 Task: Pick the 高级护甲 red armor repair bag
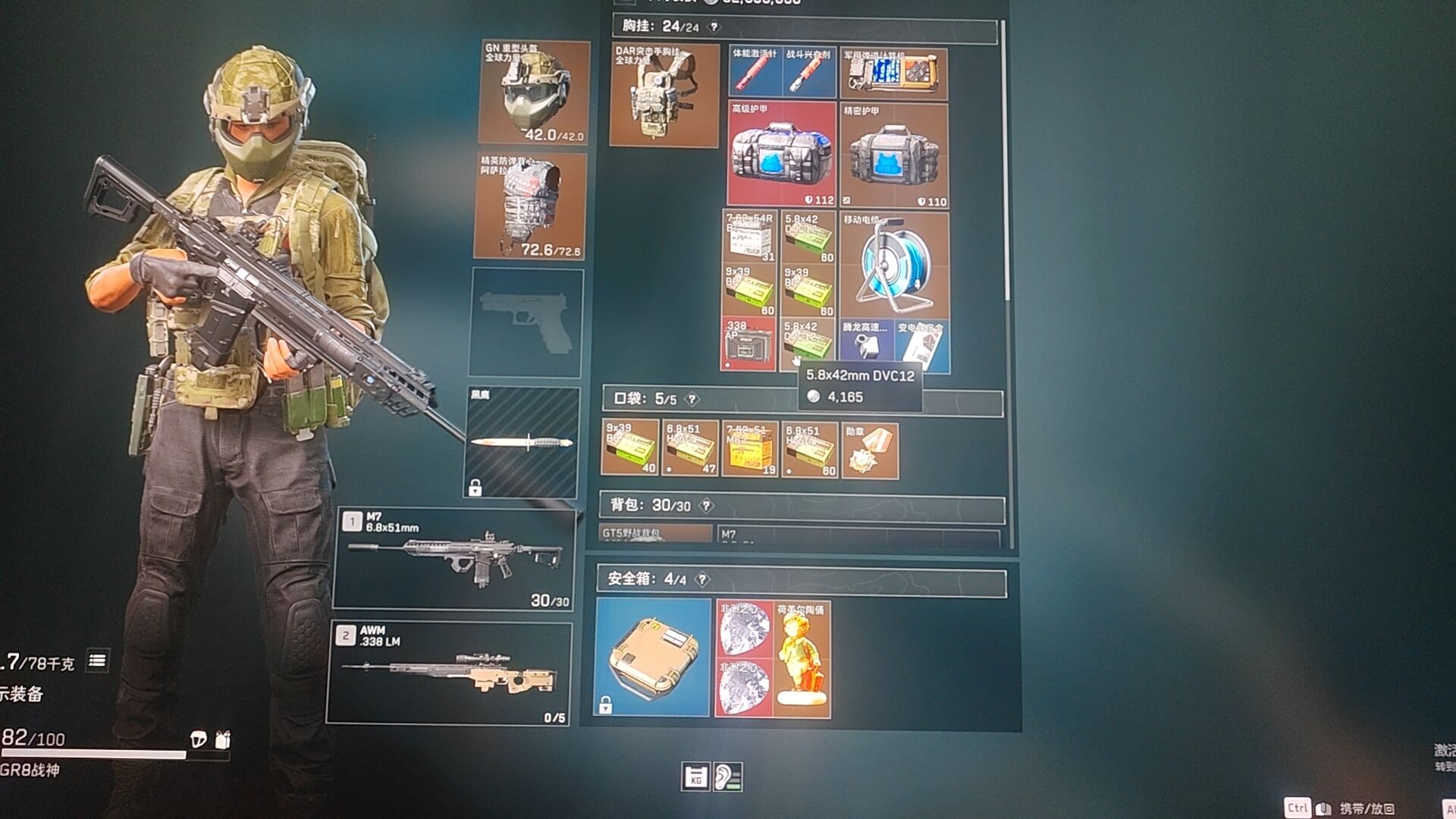click(781, 155)
